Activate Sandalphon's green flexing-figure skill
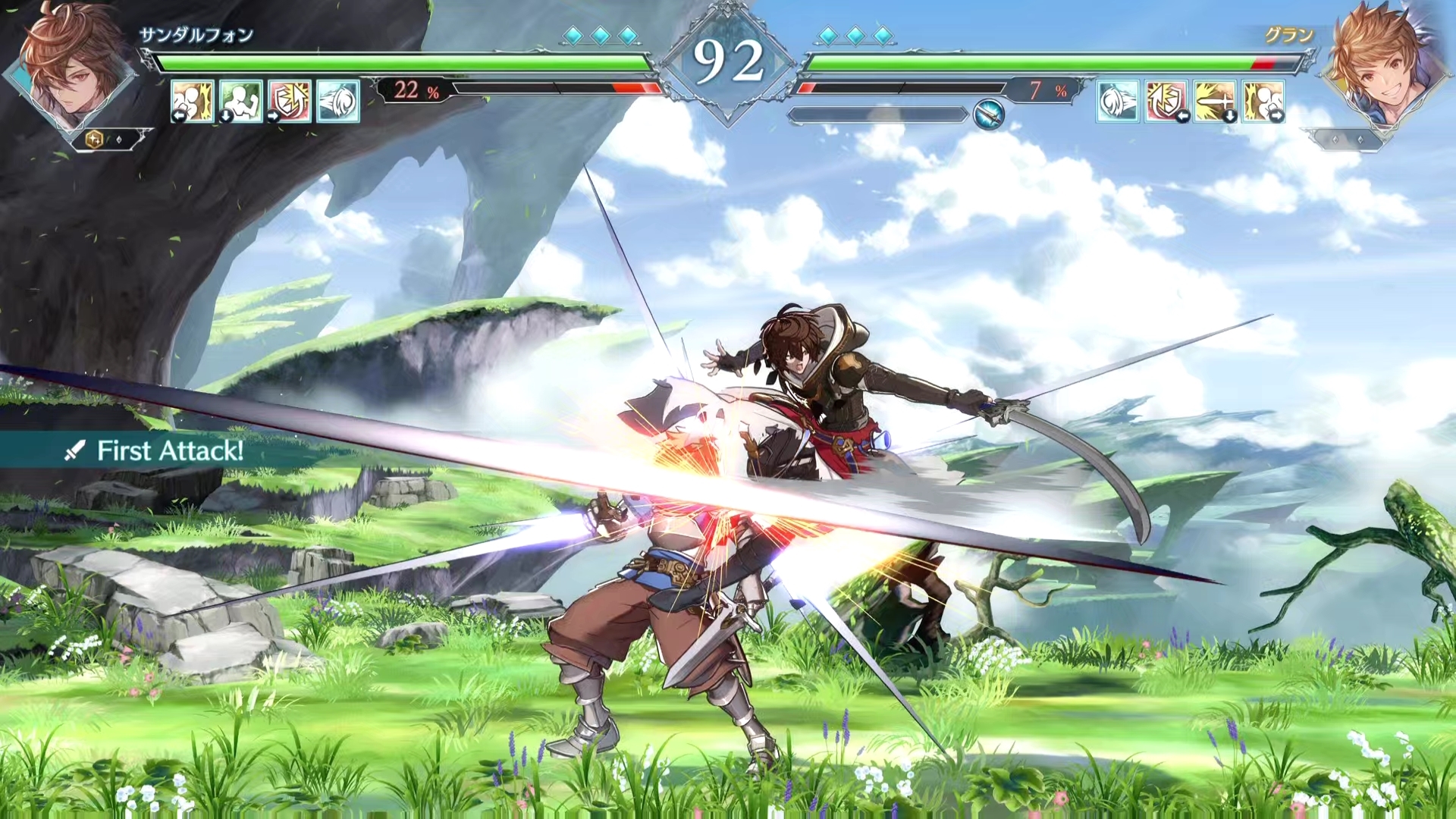 tap(241, 101)
